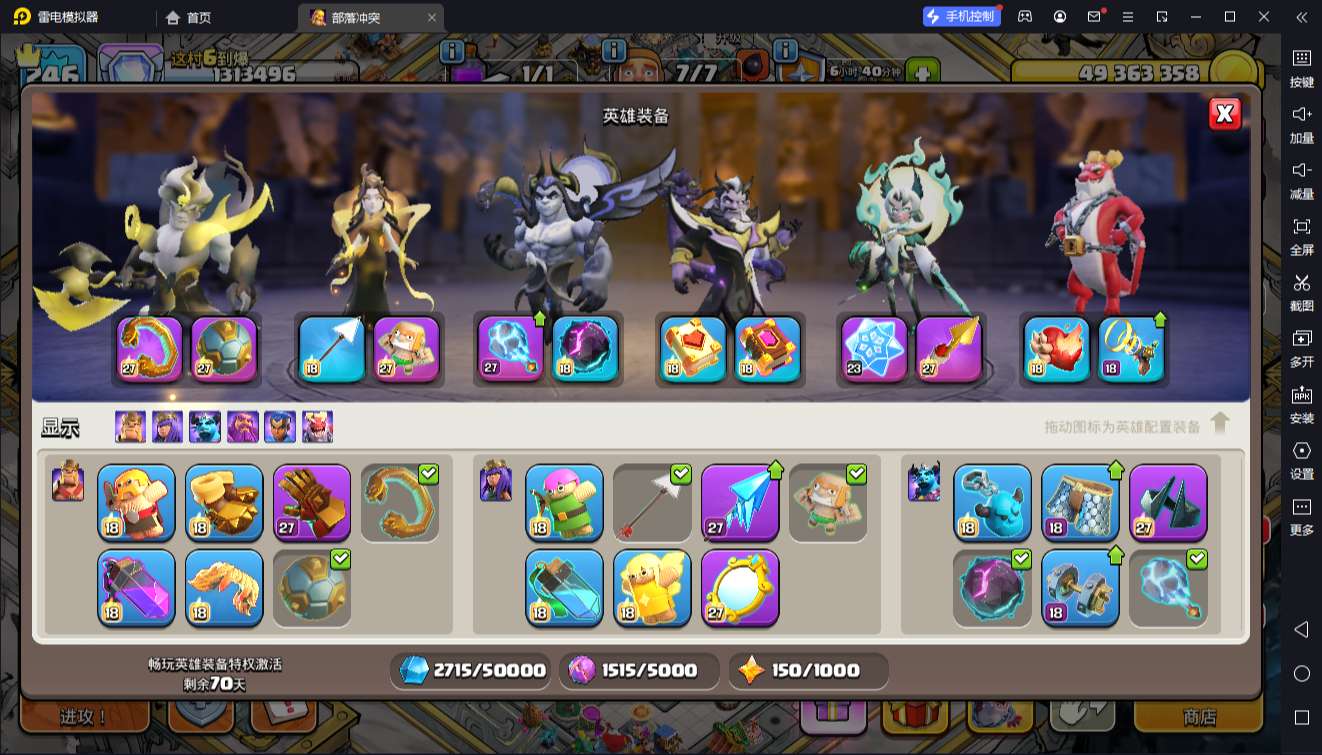Select the Barbarian Puppet equipment

(x=136, y=502)
